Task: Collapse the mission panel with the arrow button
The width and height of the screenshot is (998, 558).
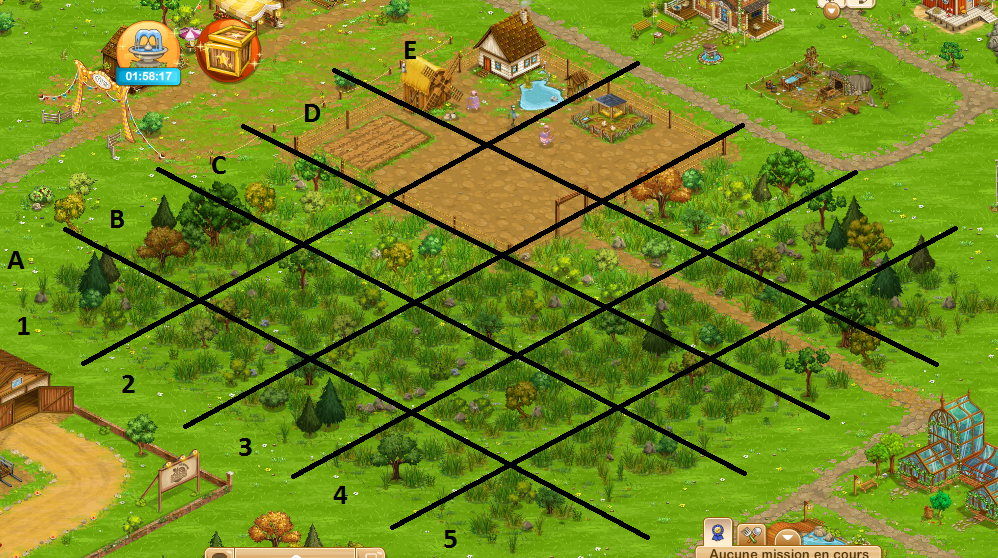Action: [786, 537]
